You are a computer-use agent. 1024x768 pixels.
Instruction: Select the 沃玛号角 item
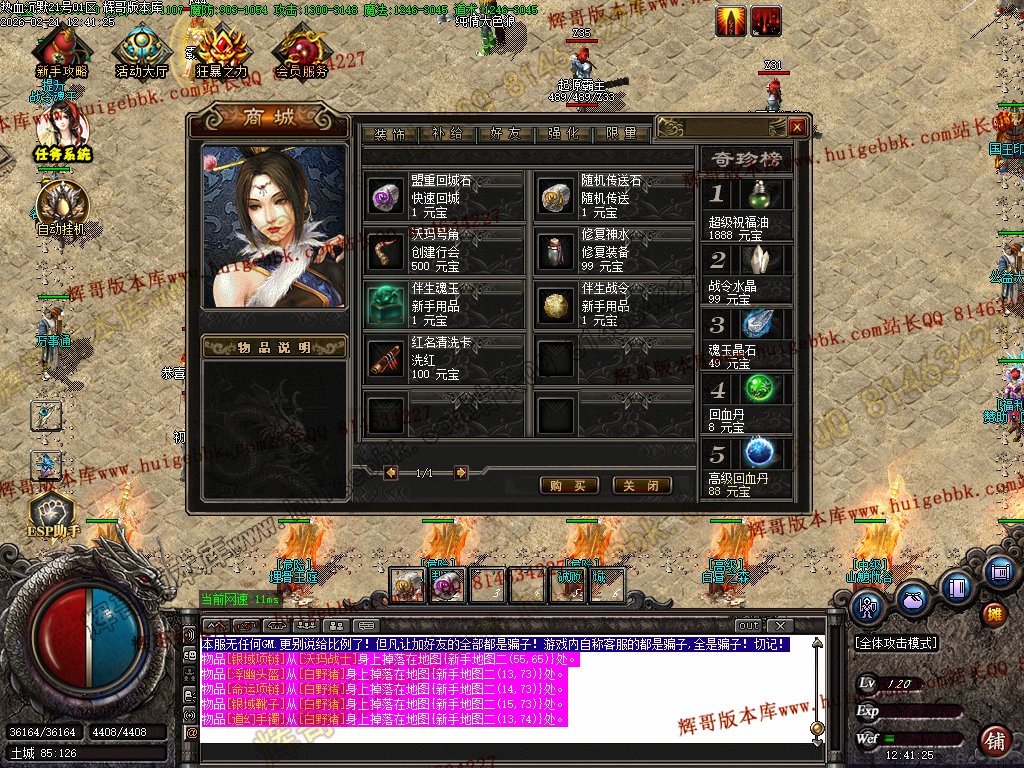point(443,251)
